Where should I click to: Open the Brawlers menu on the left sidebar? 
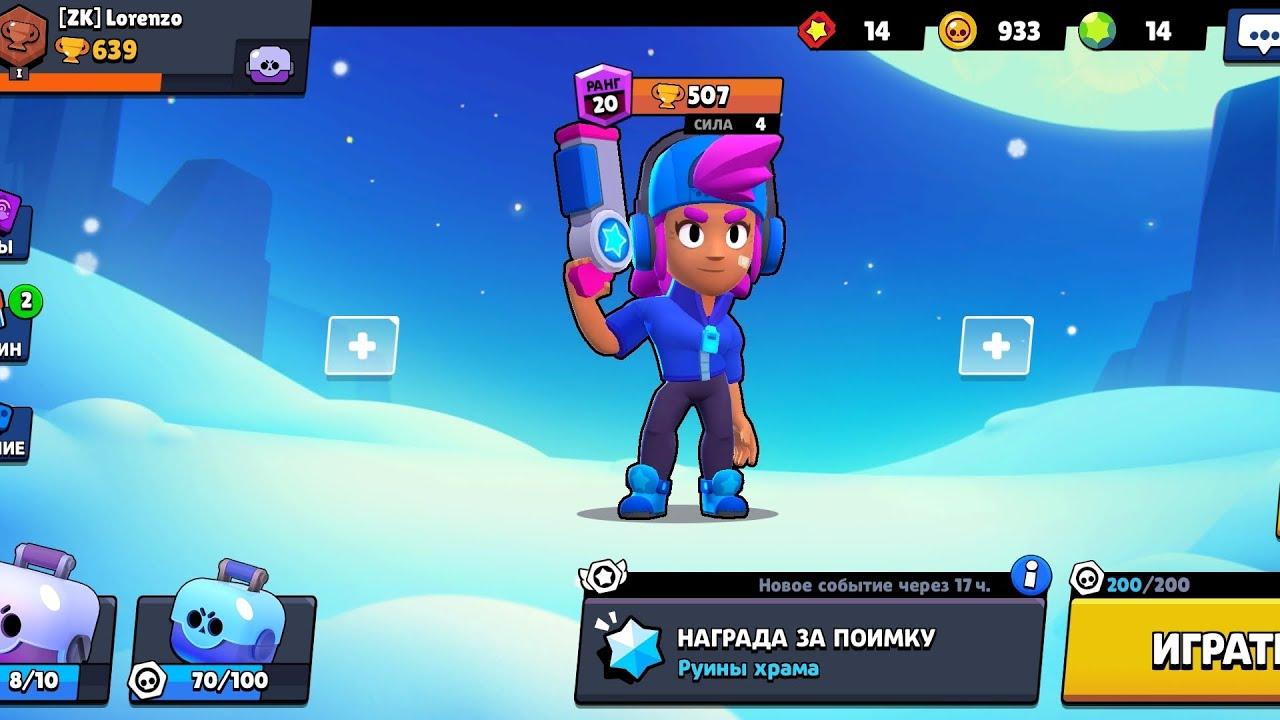pyautogui.click(x=10, y=215)
